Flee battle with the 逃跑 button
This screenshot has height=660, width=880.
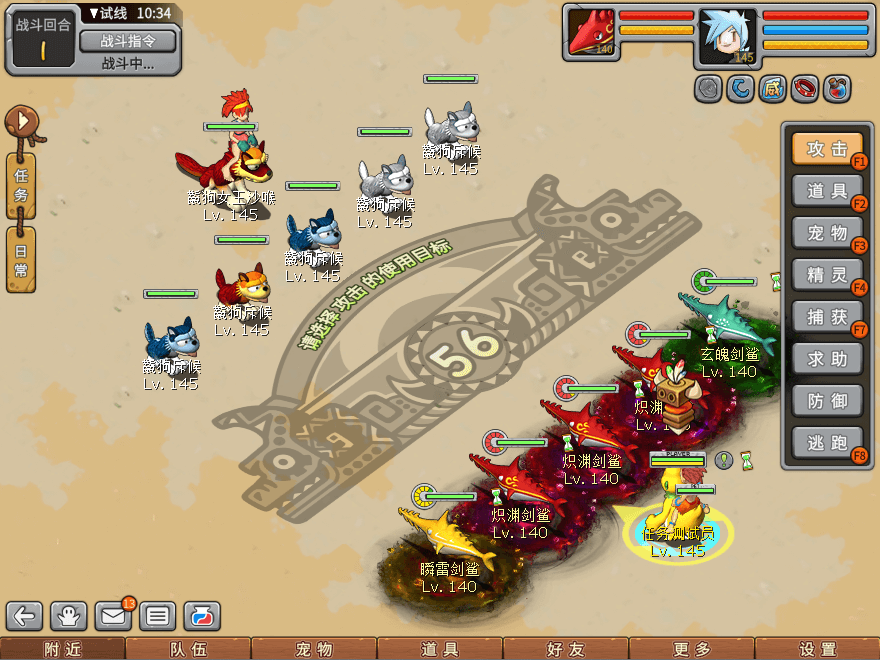[x=827, y=442]
